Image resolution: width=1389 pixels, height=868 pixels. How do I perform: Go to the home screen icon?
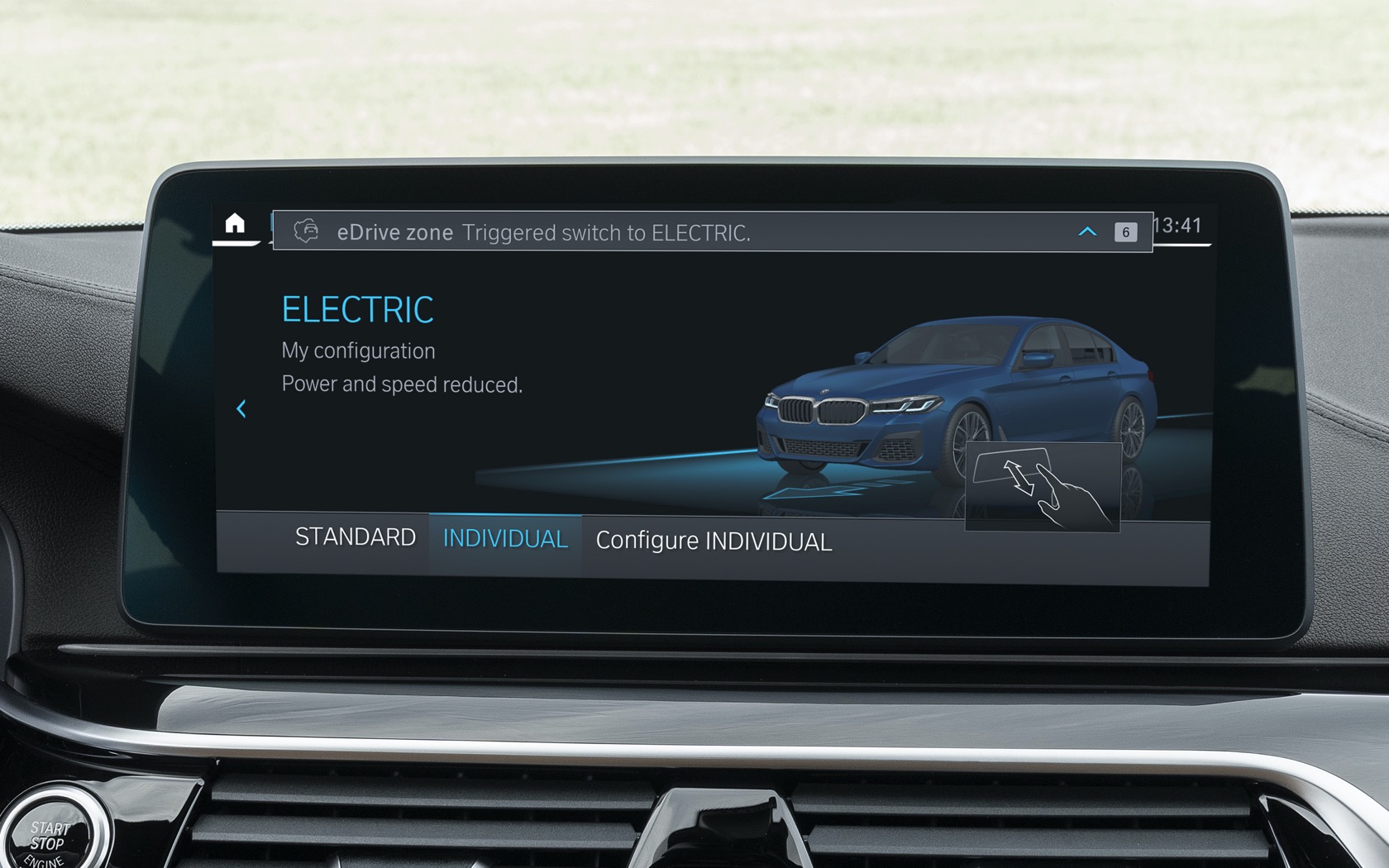(x=235, y=224)
